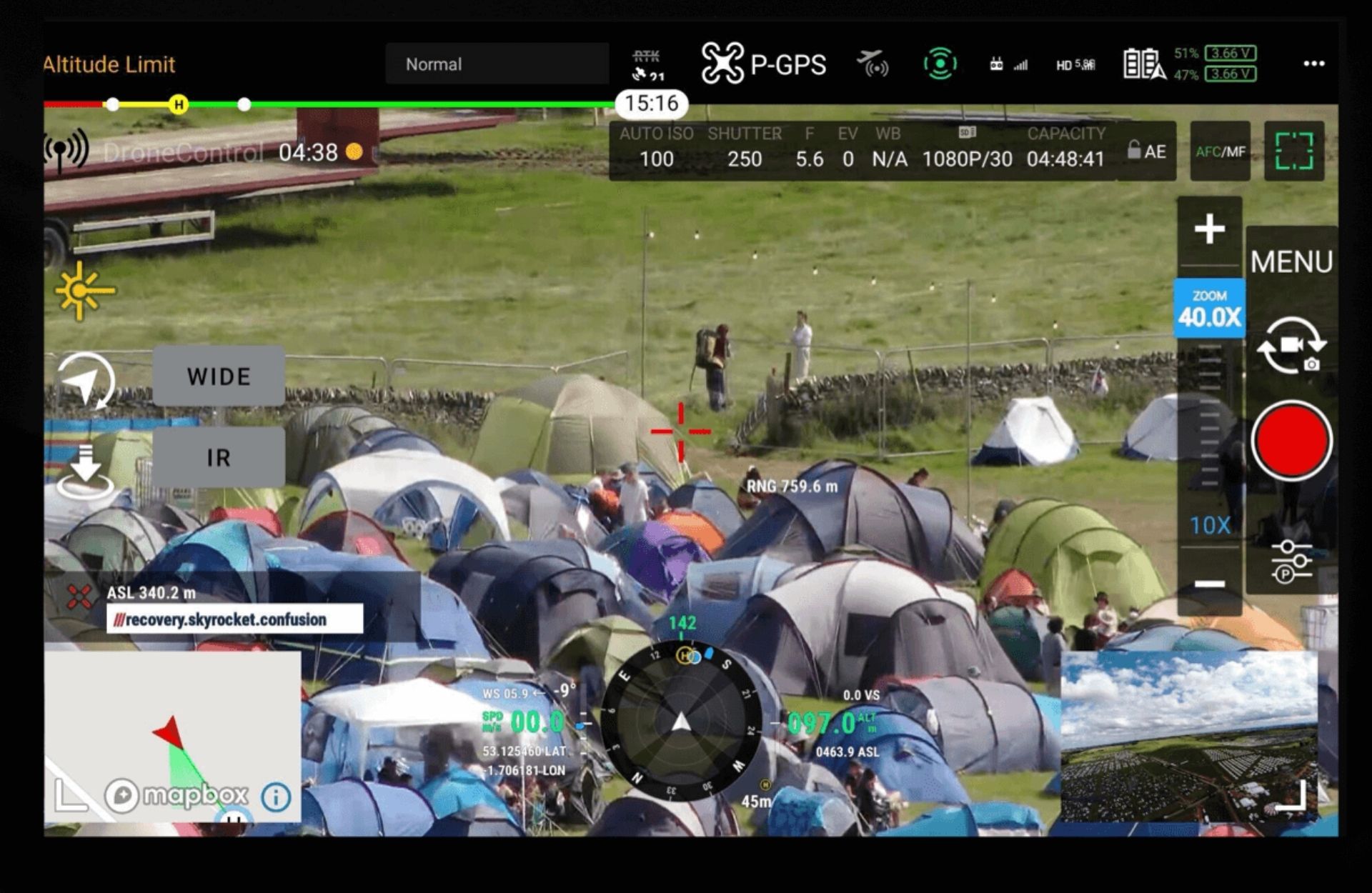Expand the mapbox minimap

70,794
